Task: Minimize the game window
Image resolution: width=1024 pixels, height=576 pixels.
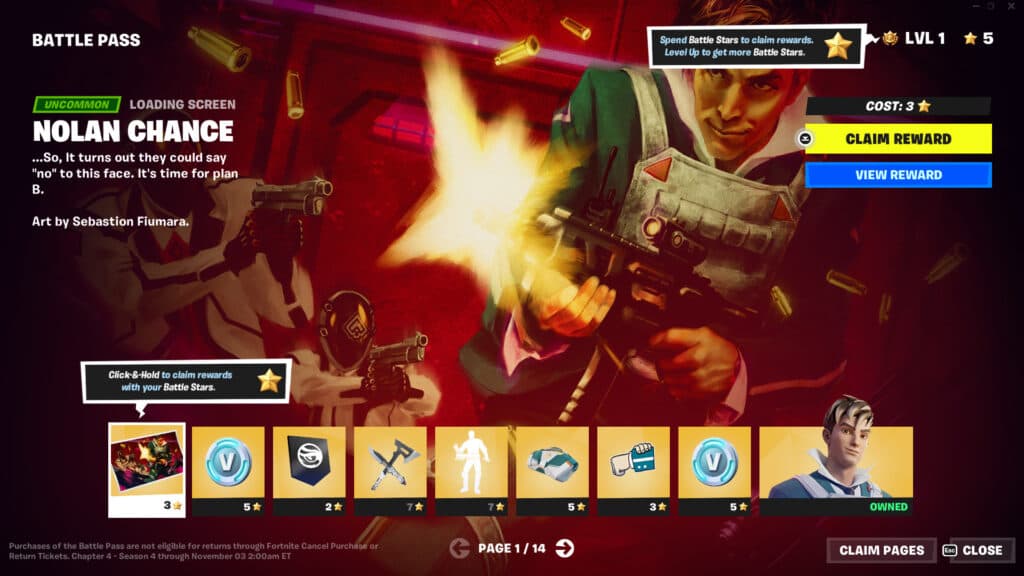Action: point(972,7)
